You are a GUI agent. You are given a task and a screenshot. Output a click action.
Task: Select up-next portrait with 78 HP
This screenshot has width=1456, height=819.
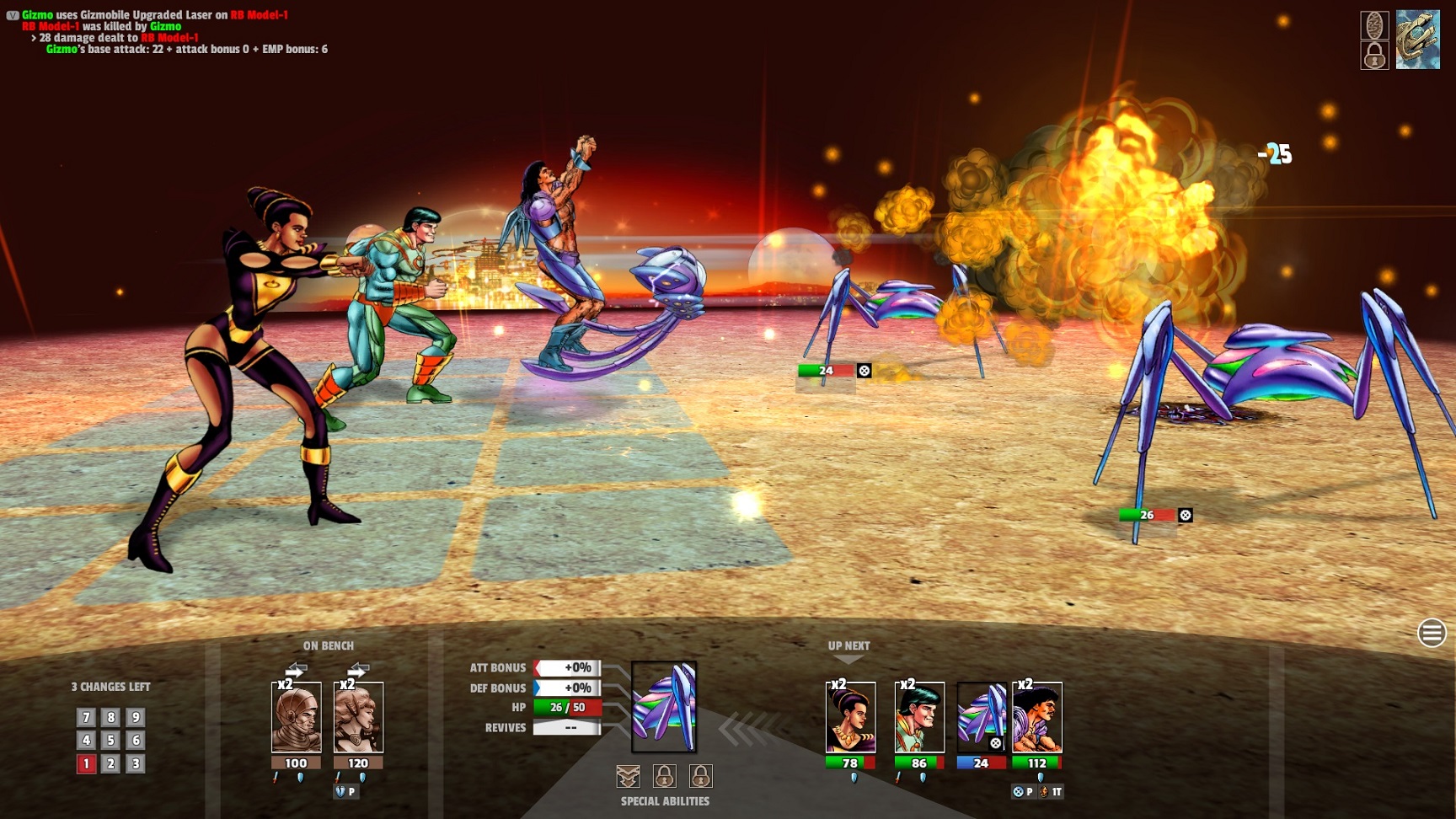850,718
